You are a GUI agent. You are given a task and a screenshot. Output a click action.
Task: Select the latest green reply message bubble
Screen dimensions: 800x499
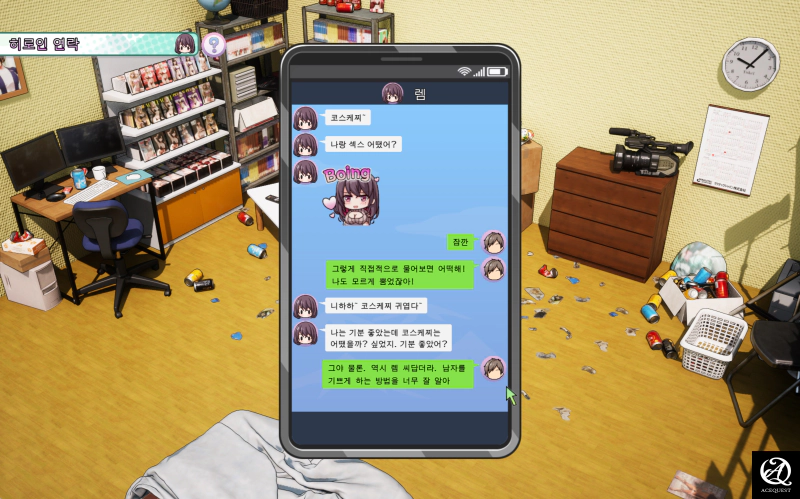[399, 374]
